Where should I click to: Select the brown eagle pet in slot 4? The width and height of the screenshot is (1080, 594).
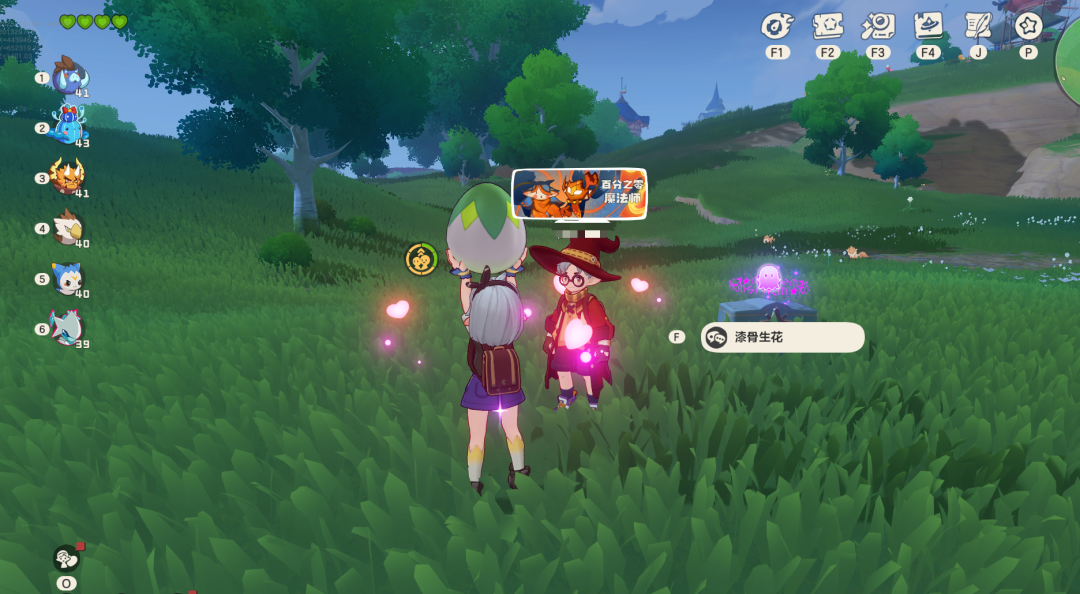click(x=68, y=228)
